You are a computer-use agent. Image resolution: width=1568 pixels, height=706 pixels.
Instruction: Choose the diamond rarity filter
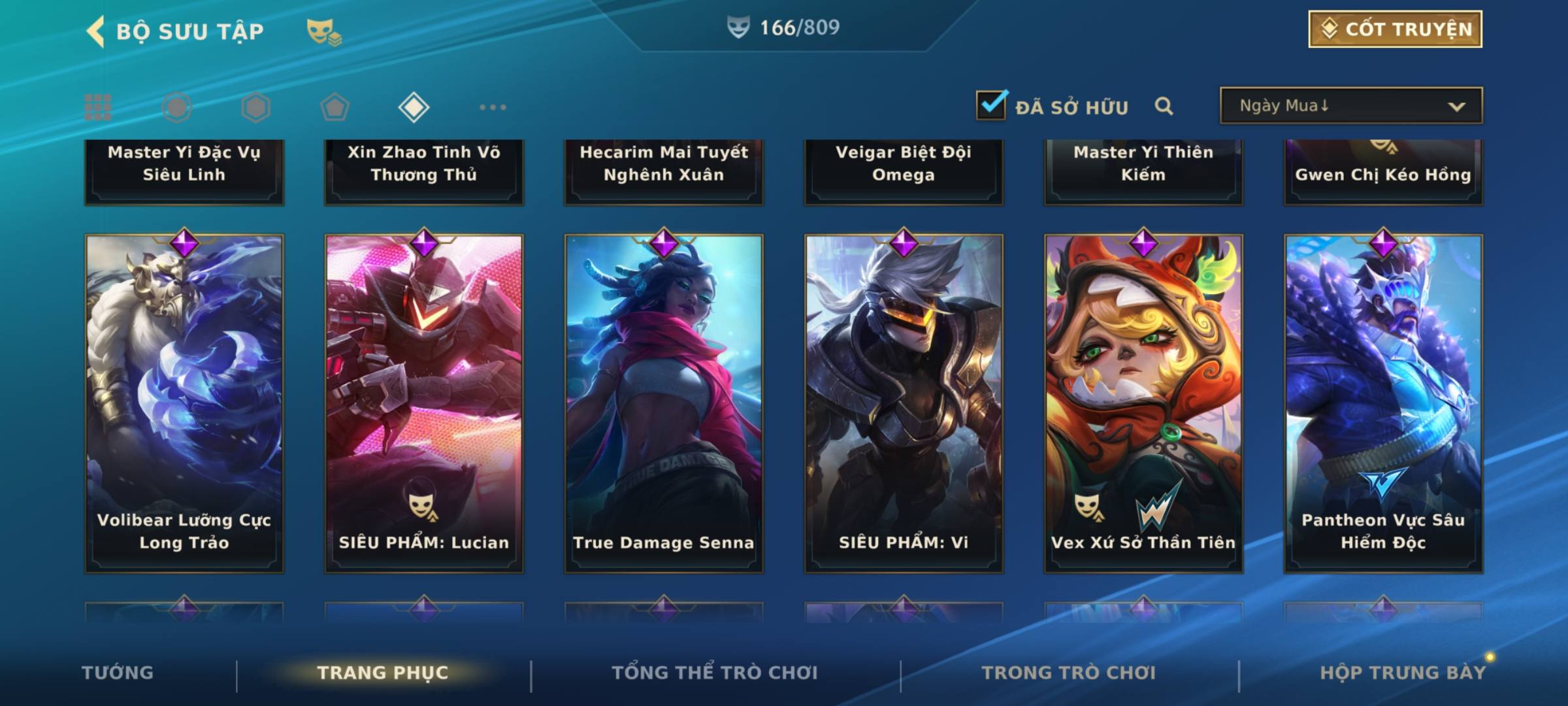pos(414,107)
